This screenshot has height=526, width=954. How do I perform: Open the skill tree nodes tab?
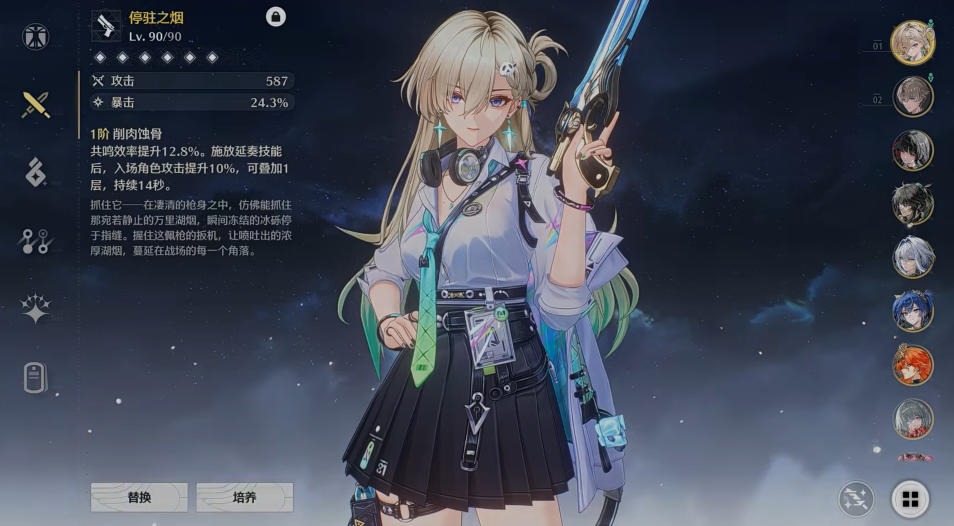[36, 240]
